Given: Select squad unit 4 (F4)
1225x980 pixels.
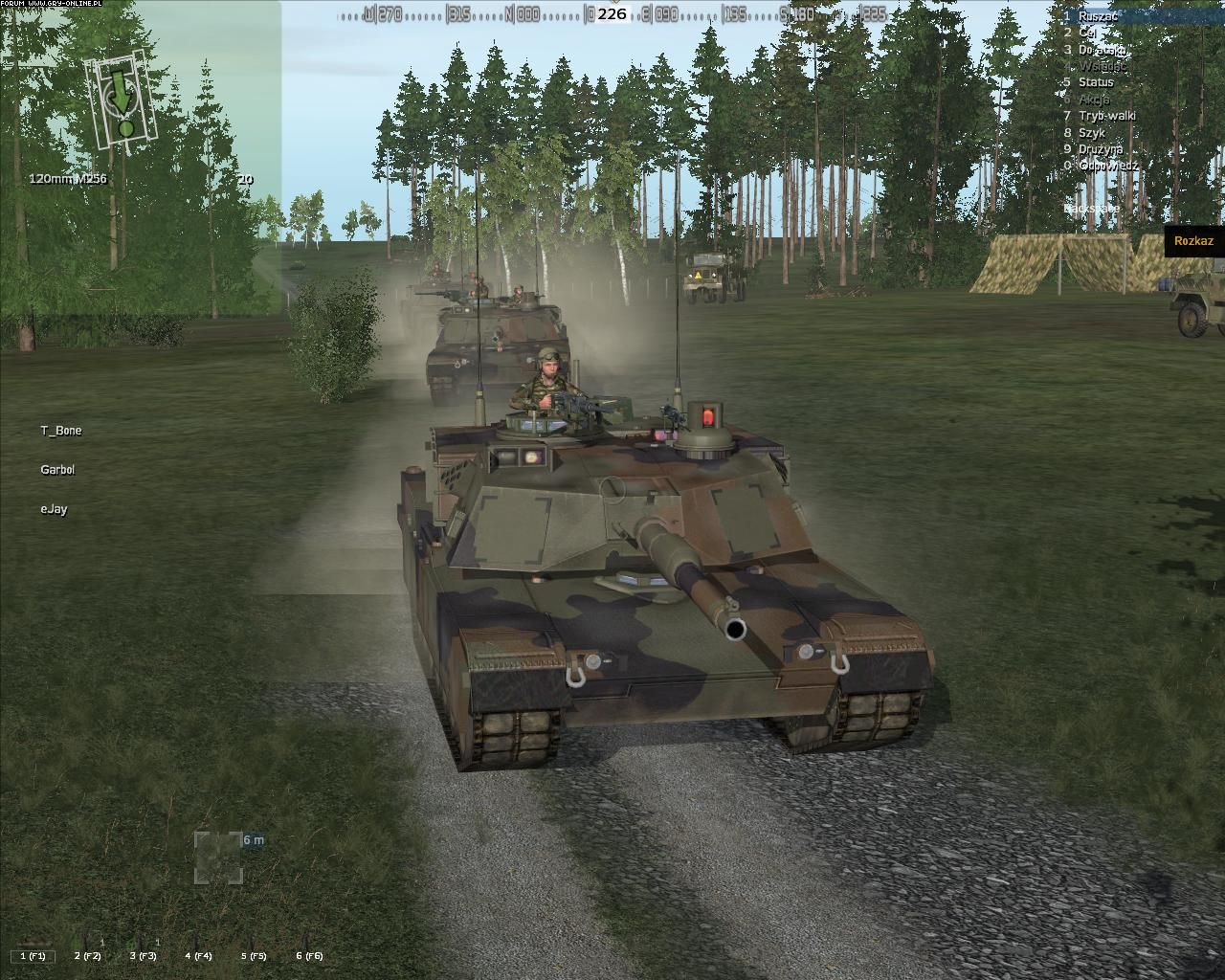Looking at the screenshot, I should tap(199, 955).
